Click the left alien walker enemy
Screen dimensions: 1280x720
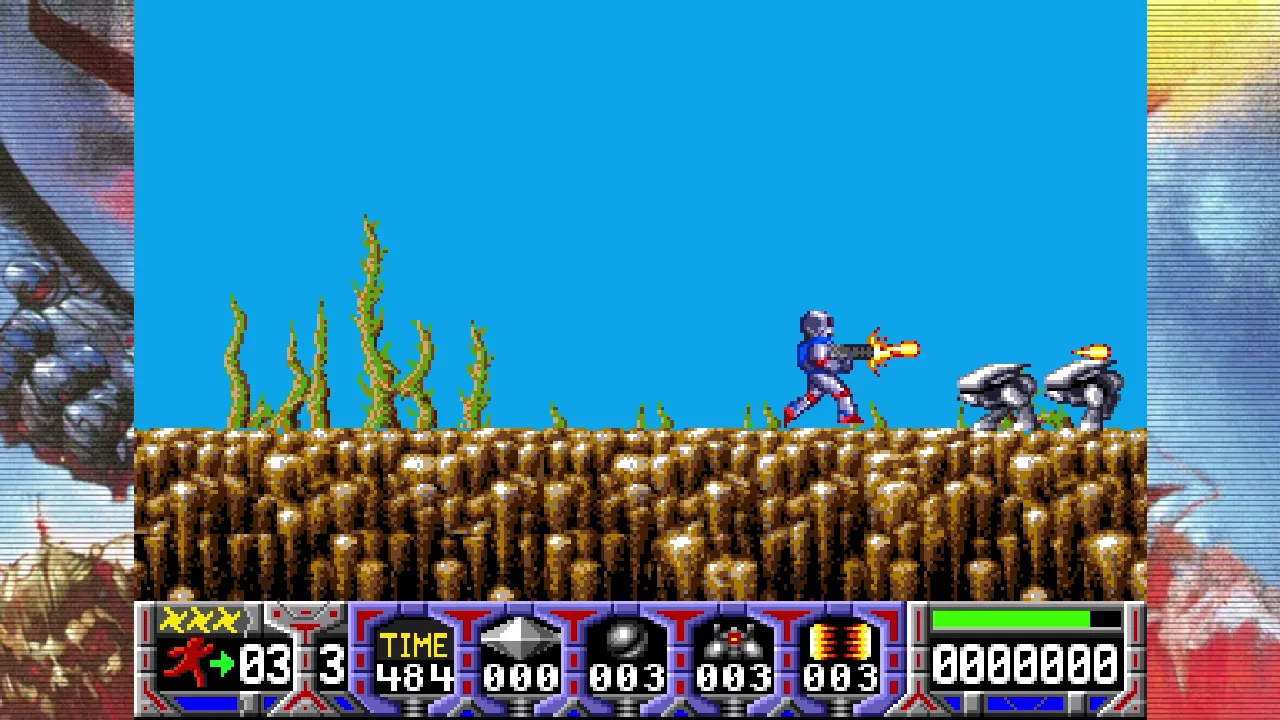(995, 395)
